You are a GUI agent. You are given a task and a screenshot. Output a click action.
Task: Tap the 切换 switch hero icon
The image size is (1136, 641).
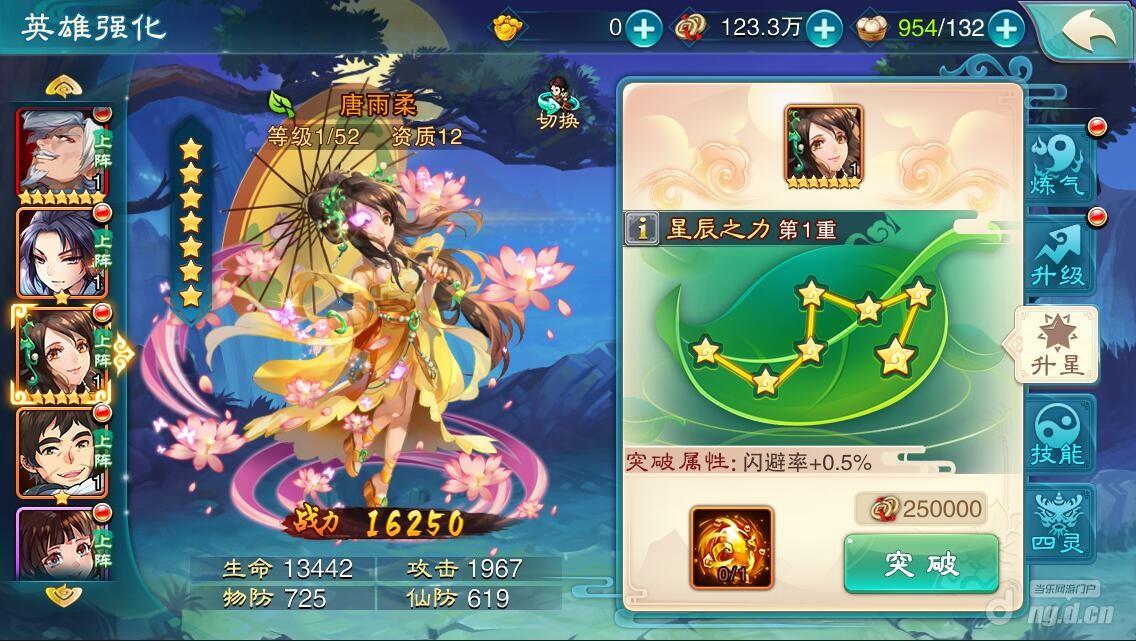[558, 104]
